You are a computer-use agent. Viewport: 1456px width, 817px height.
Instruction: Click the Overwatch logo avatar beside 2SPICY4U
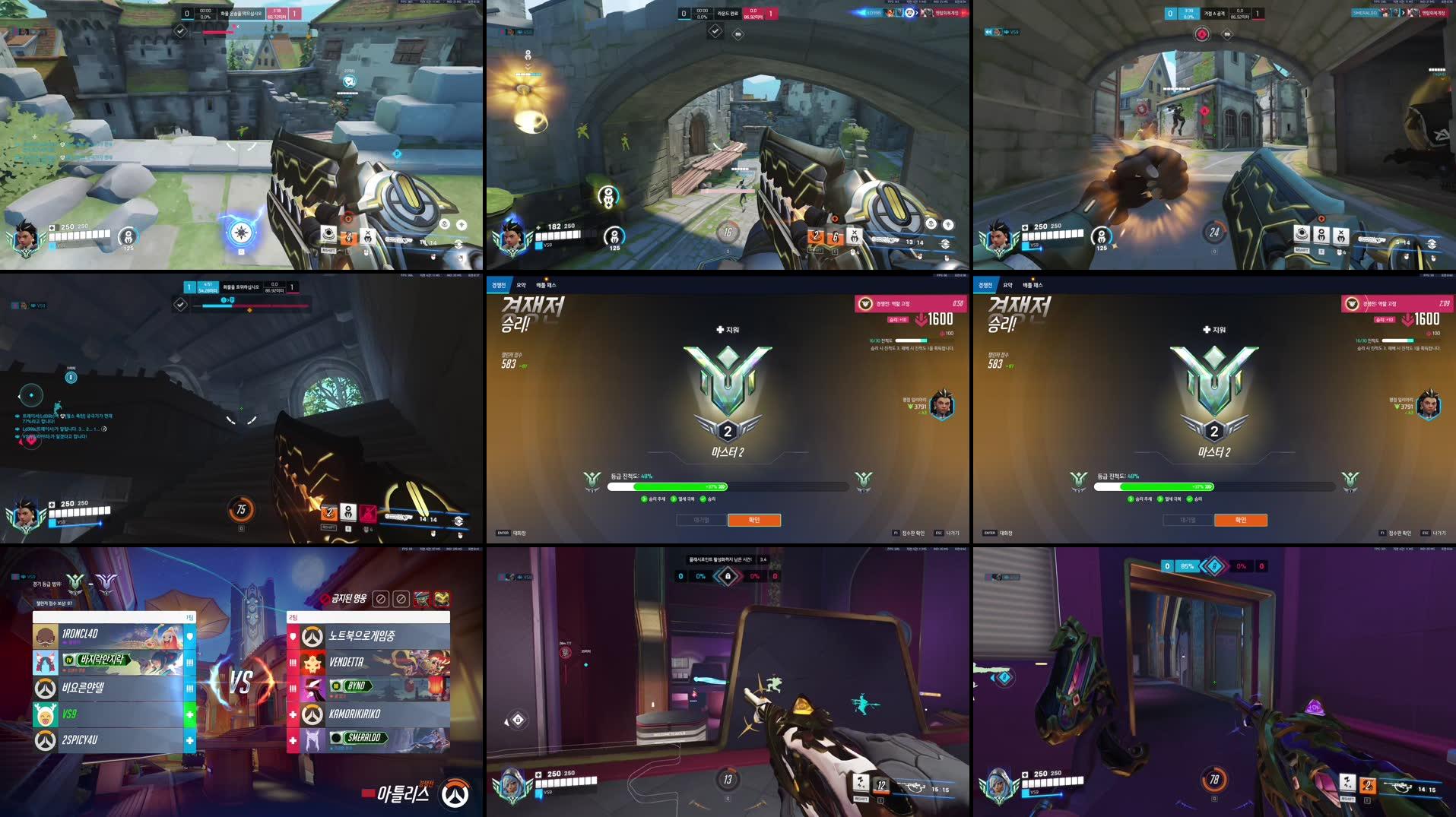(45, 739)
